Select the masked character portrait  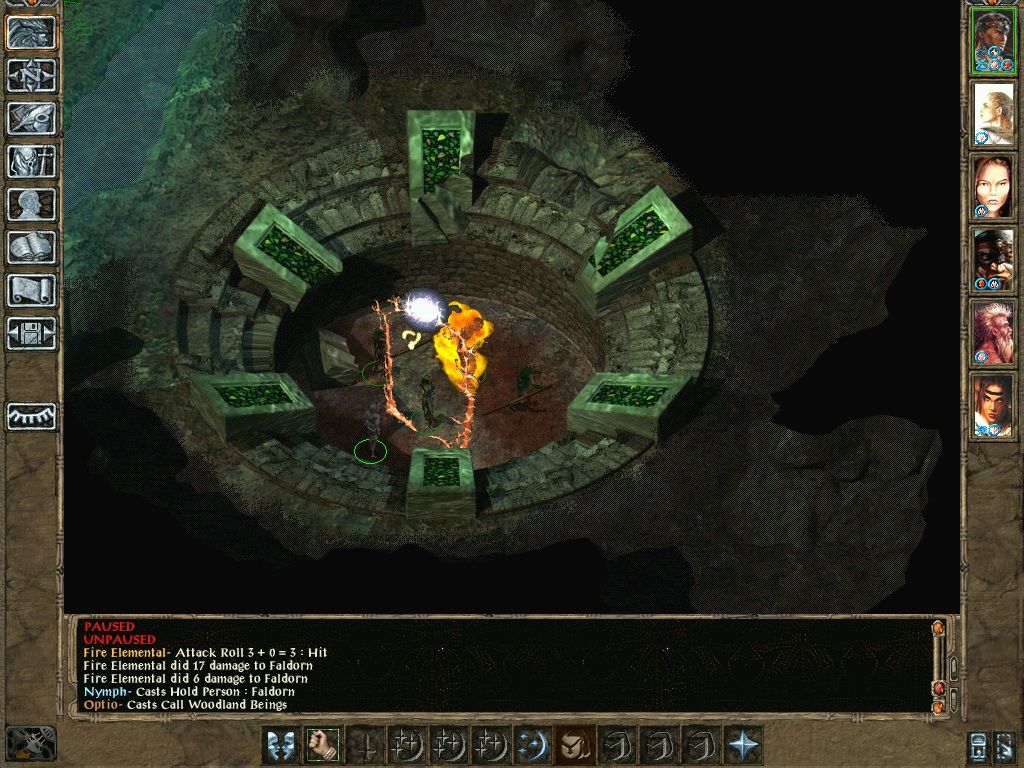click(993, 258)
